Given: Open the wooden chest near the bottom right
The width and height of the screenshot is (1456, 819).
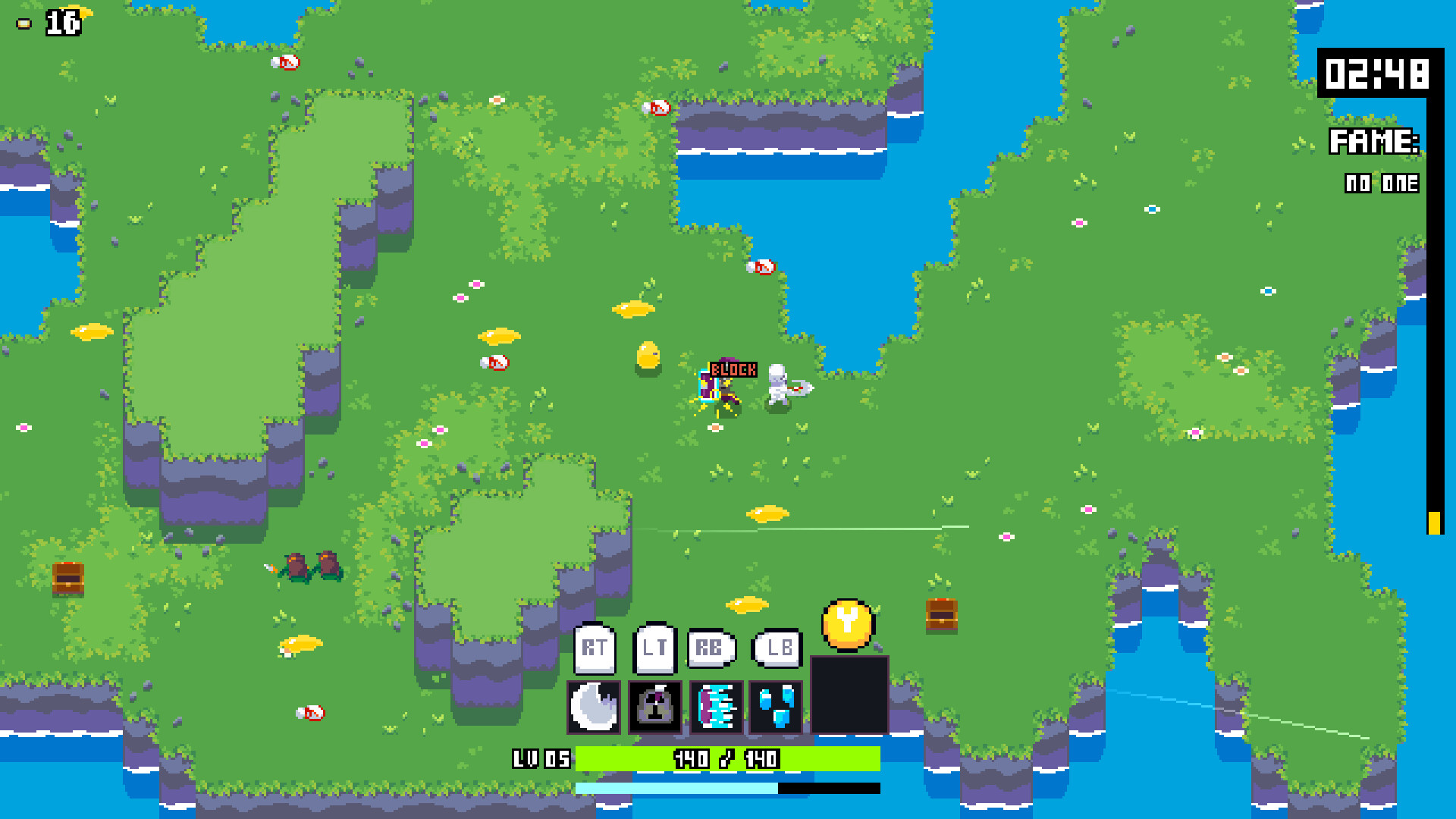Looking at the screenshot, I should pyautogui.click(x=942, y=617).
